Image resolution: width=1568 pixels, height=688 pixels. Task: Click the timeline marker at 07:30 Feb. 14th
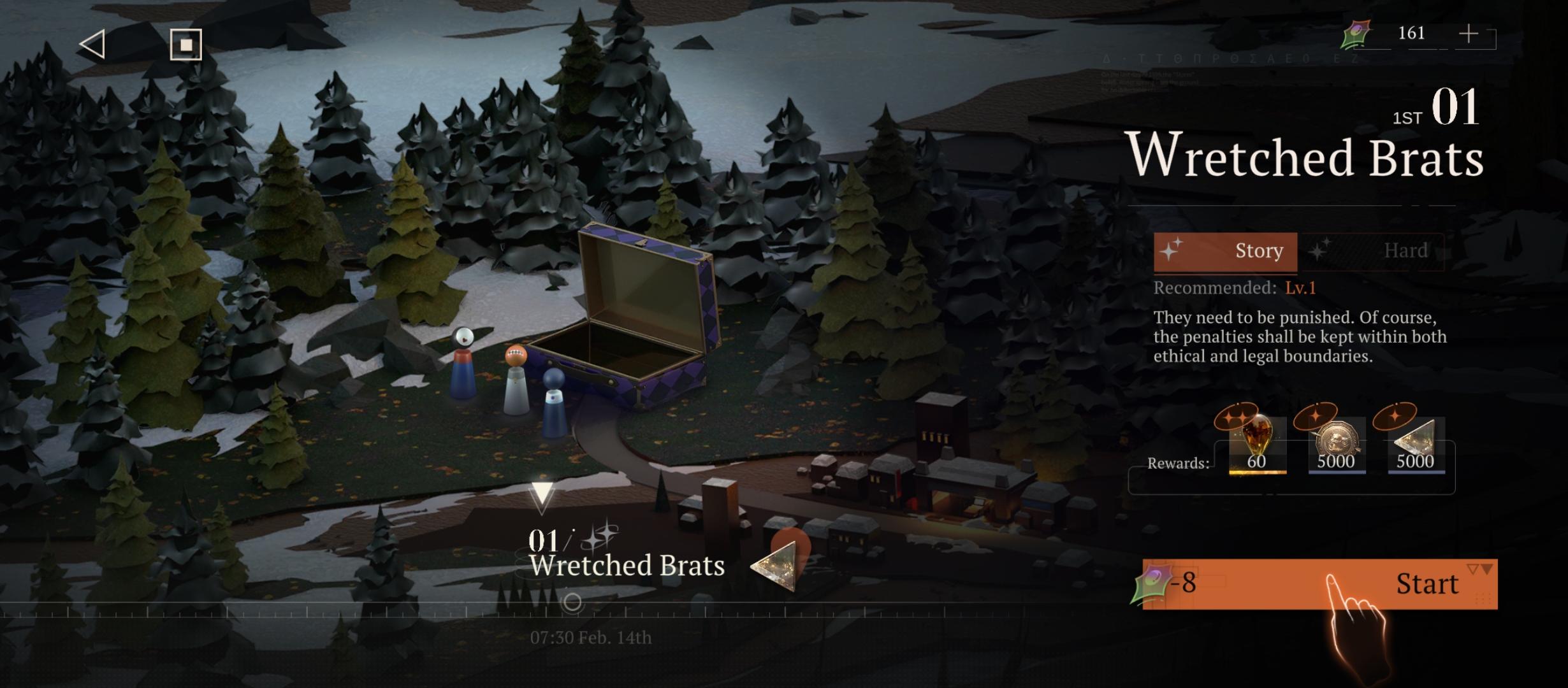coord(572,602)
